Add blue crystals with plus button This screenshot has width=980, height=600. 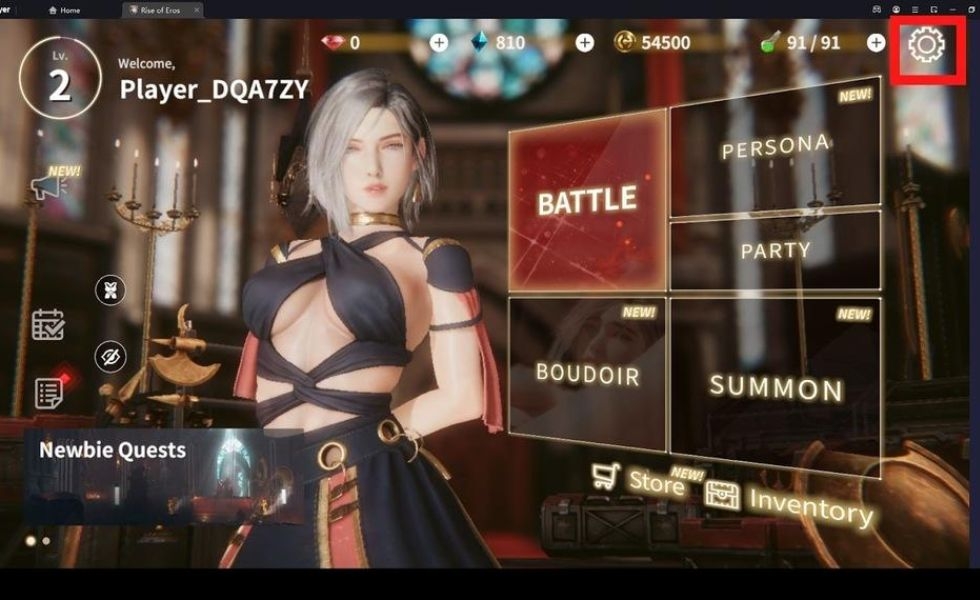(585, 43)
